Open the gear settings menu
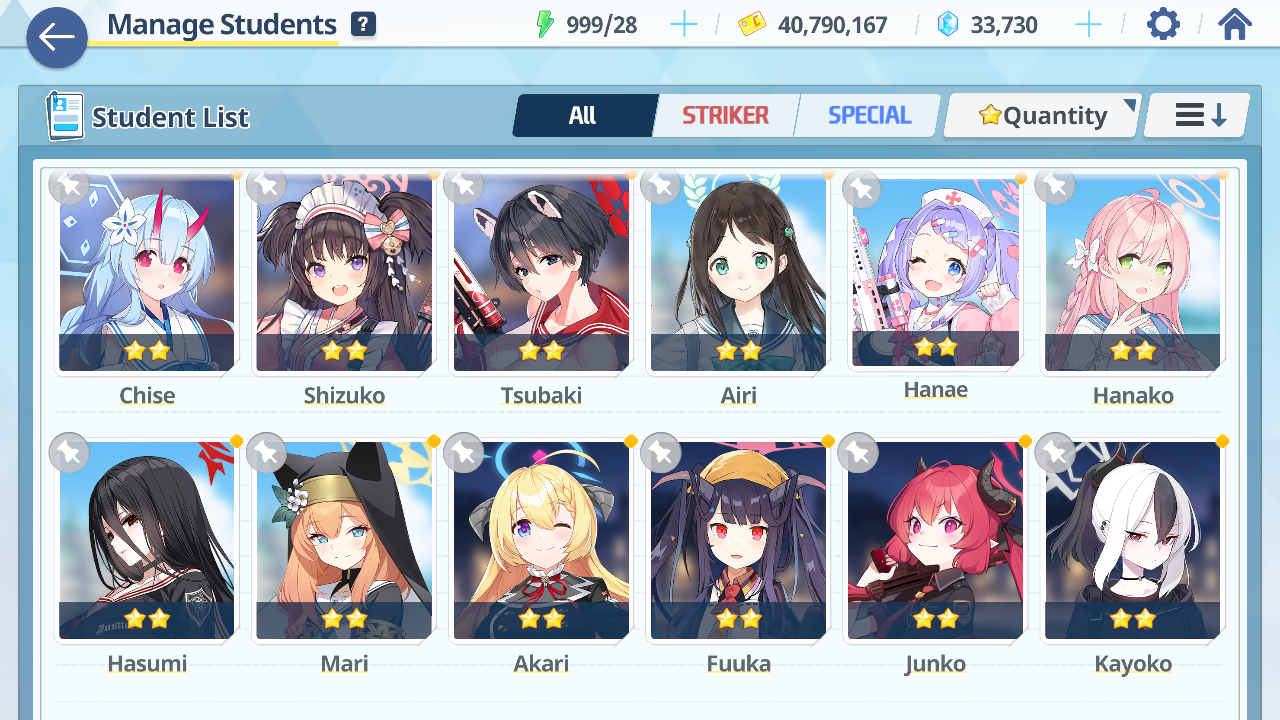1280x720 pixels. click(1163, 24)
